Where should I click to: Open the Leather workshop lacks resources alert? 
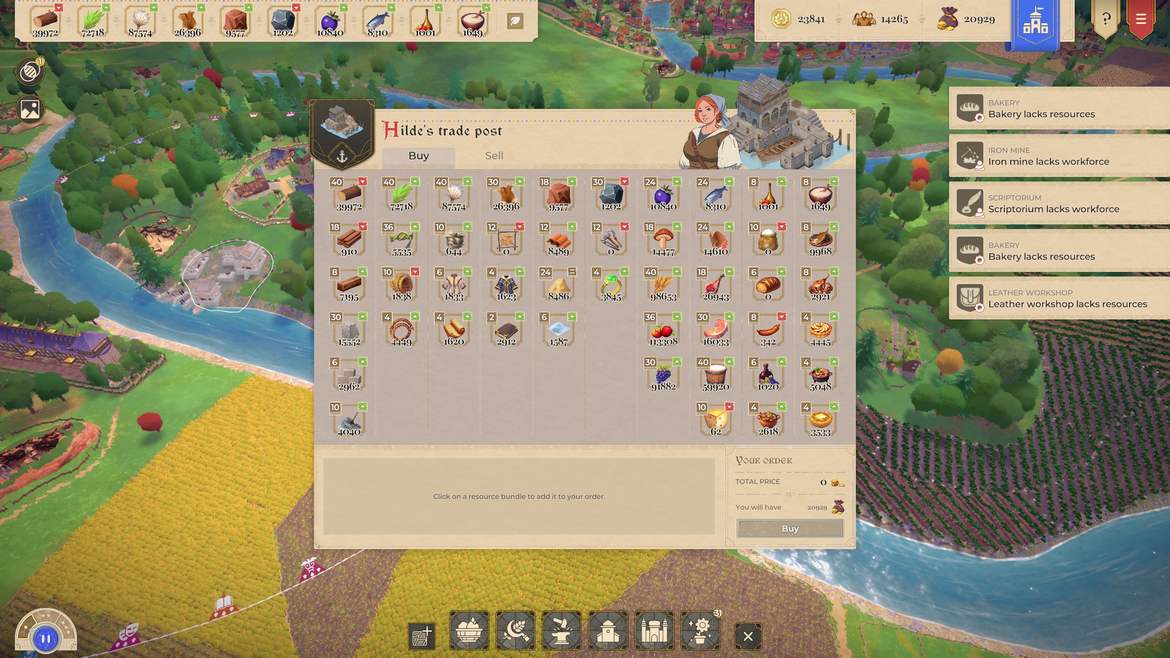click(x=1059, y=299)
